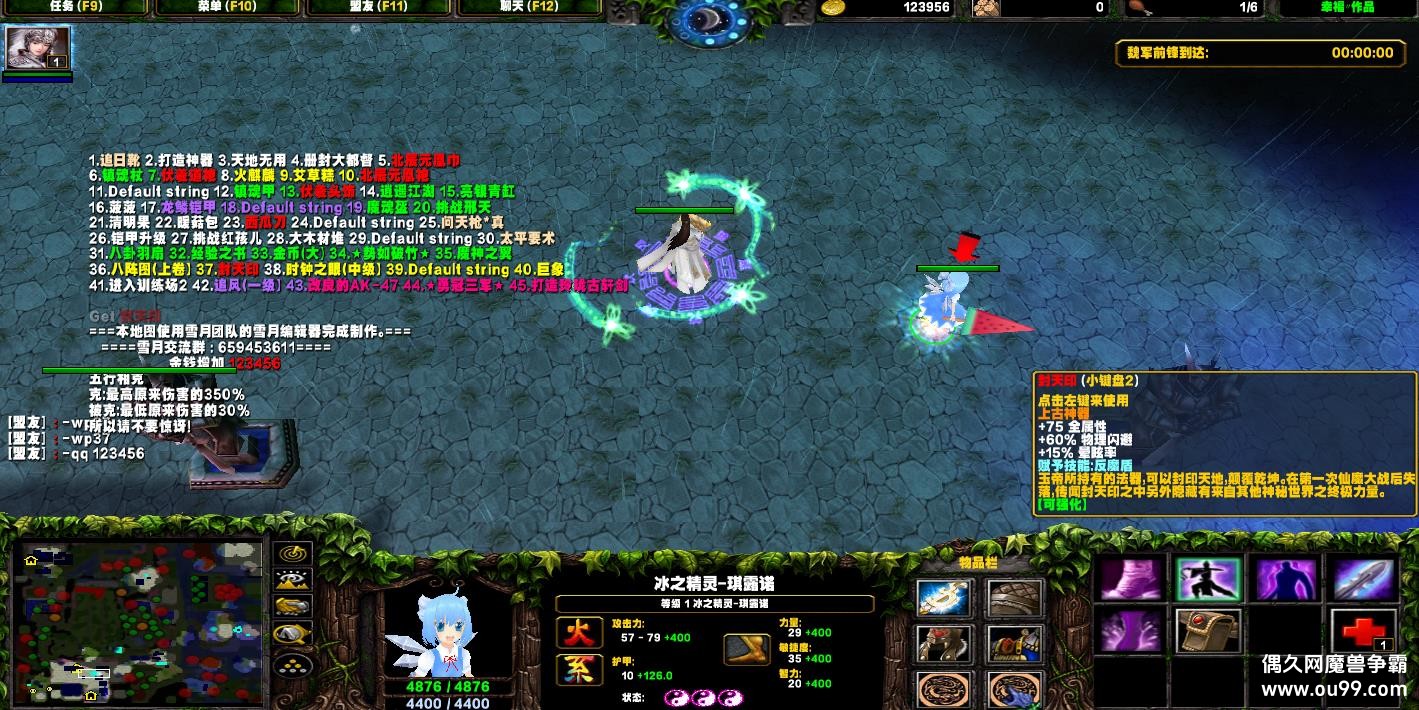The image size is (1419, 710).
Task: Open the 菜单 game menu
Action: click(228, 8)
